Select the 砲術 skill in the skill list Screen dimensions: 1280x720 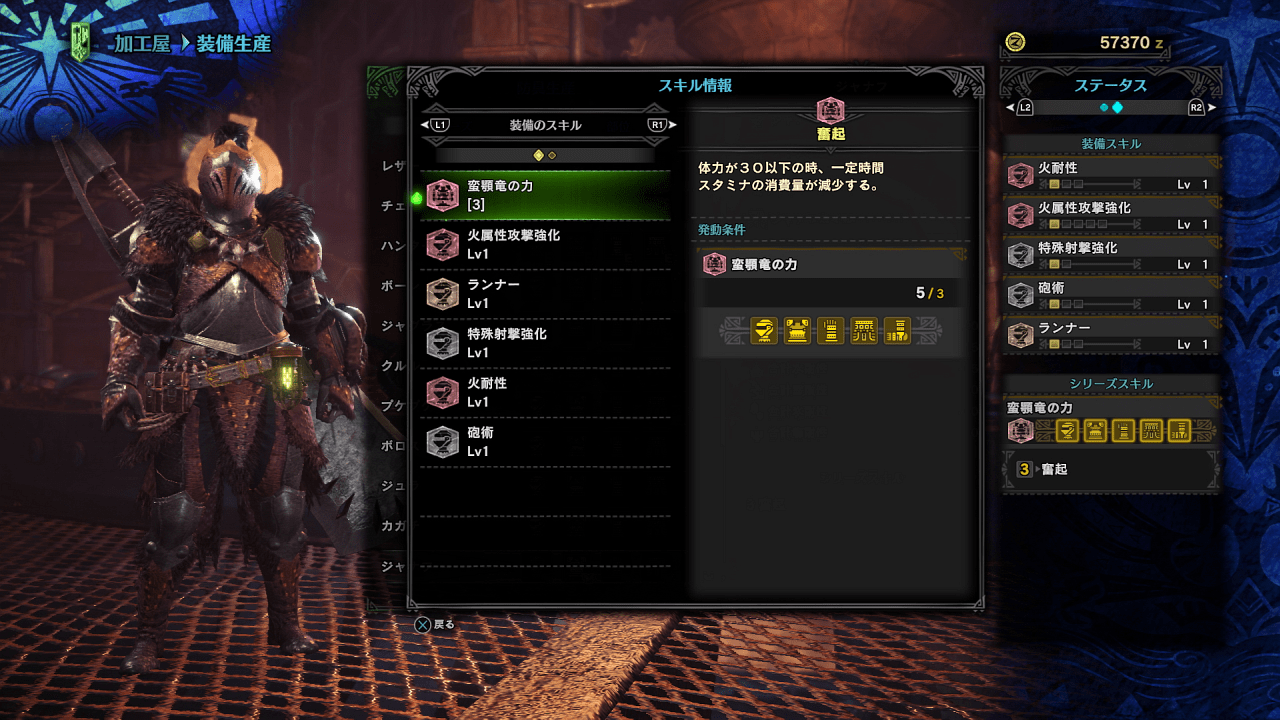click(545, 441)
